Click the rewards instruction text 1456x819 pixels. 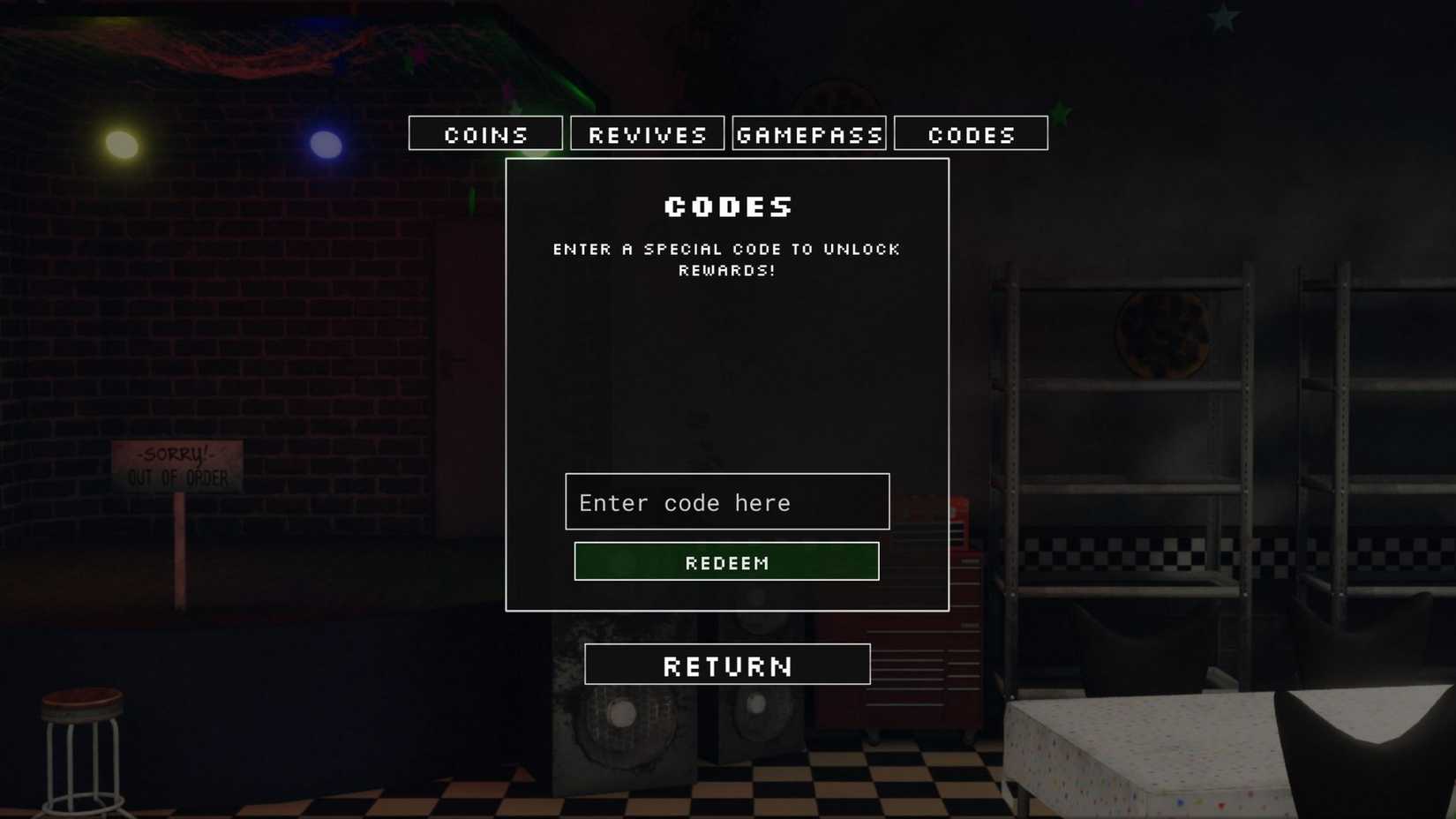[726, 259]
